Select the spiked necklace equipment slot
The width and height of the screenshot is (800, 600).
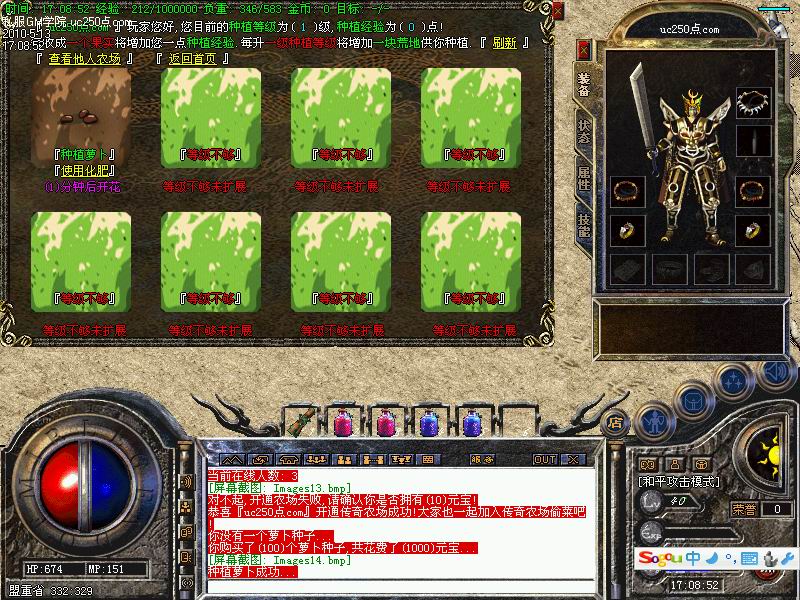point(752,102)
